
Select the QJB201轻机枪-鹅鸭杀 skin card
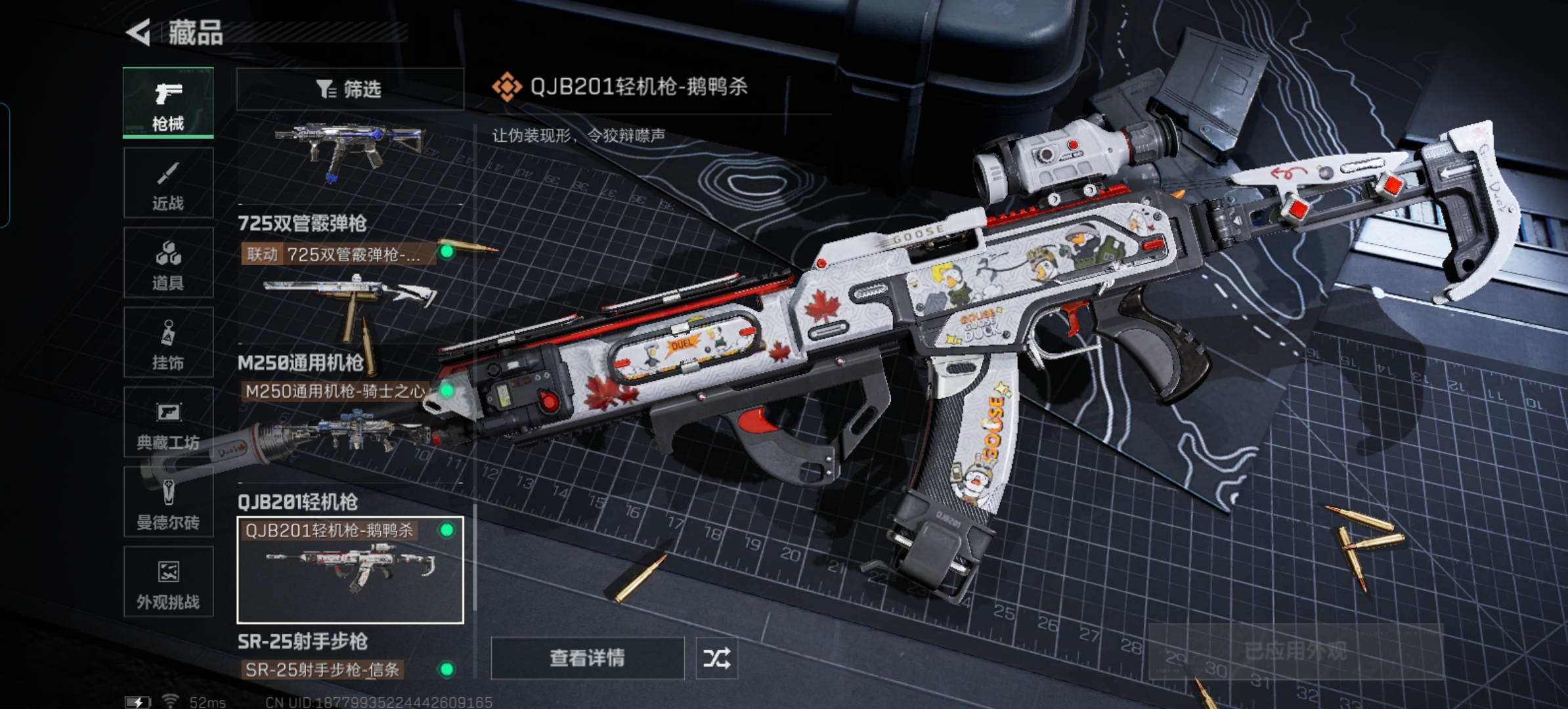click(350, 569)
